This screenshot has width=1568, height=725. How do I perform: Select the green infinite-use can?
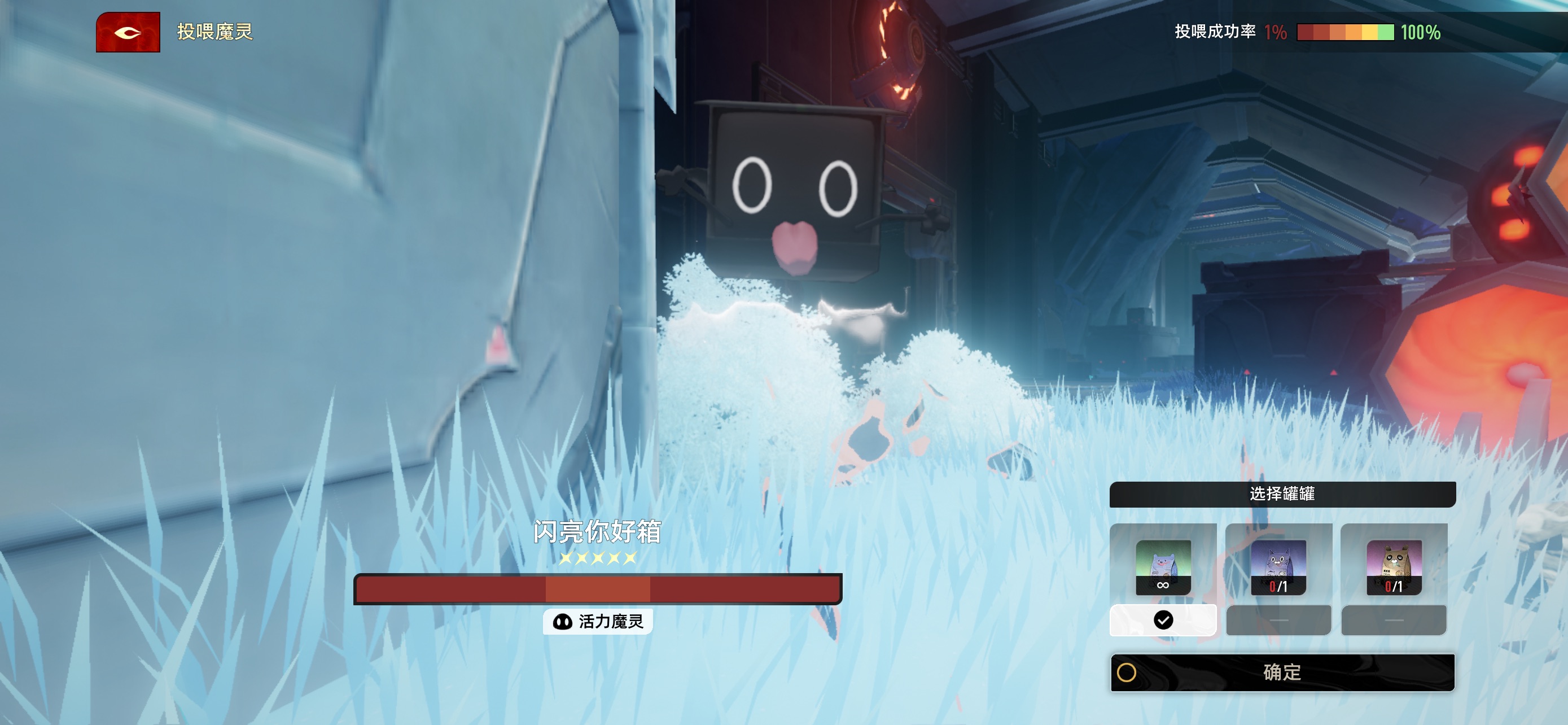pos(1163,567)
